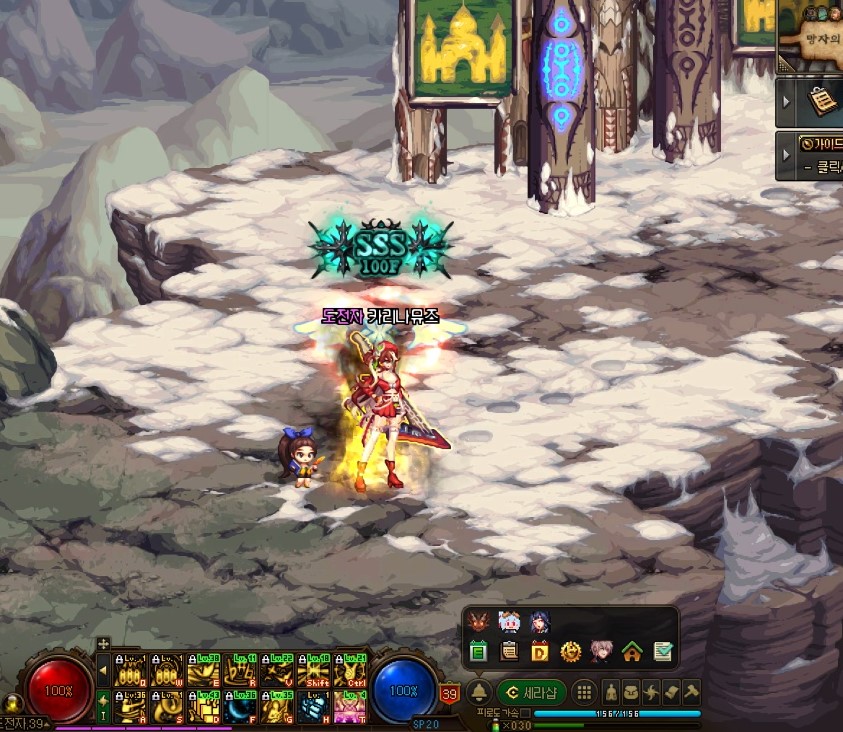This screenshot has height=732, width=843.
Task: Open the green E calendar event
Action: (478, 652)
